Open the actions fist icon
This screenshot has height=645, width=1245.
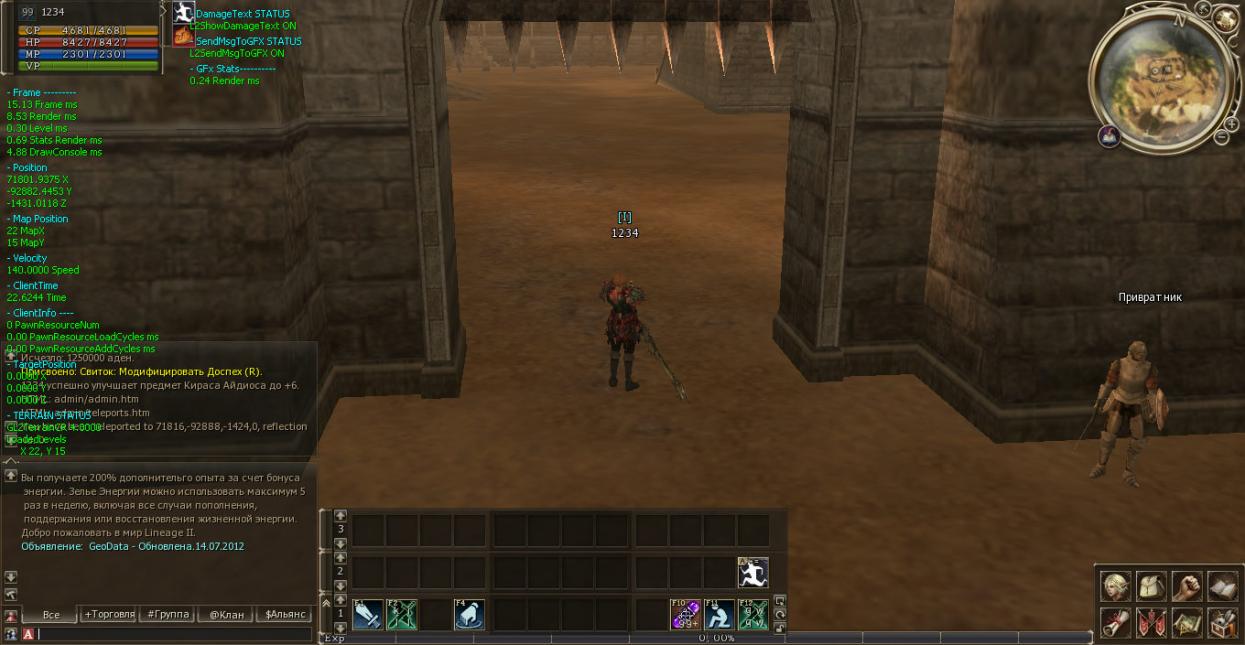coord(1187,586)
